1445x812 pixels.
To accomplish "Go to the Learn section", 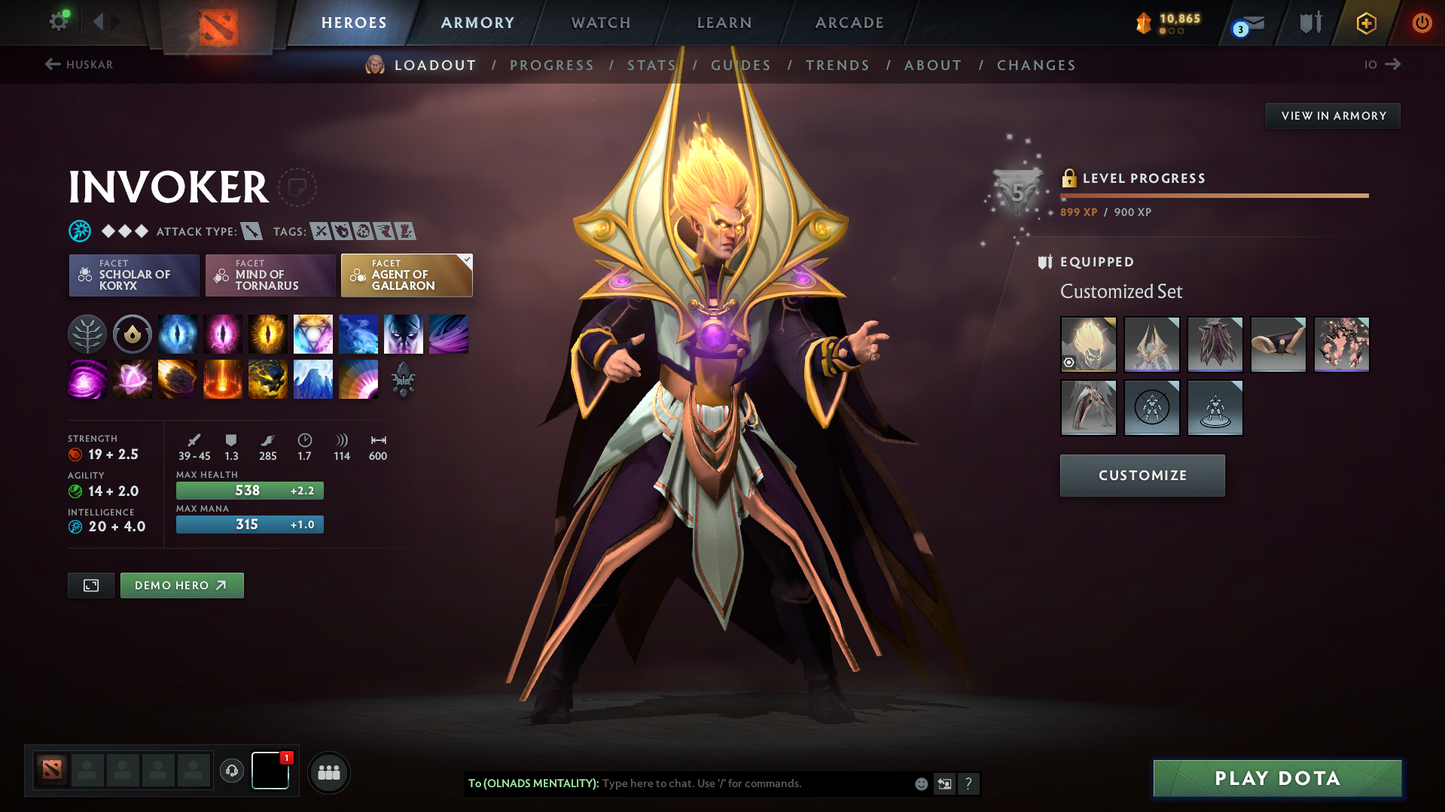I will 724,23.
